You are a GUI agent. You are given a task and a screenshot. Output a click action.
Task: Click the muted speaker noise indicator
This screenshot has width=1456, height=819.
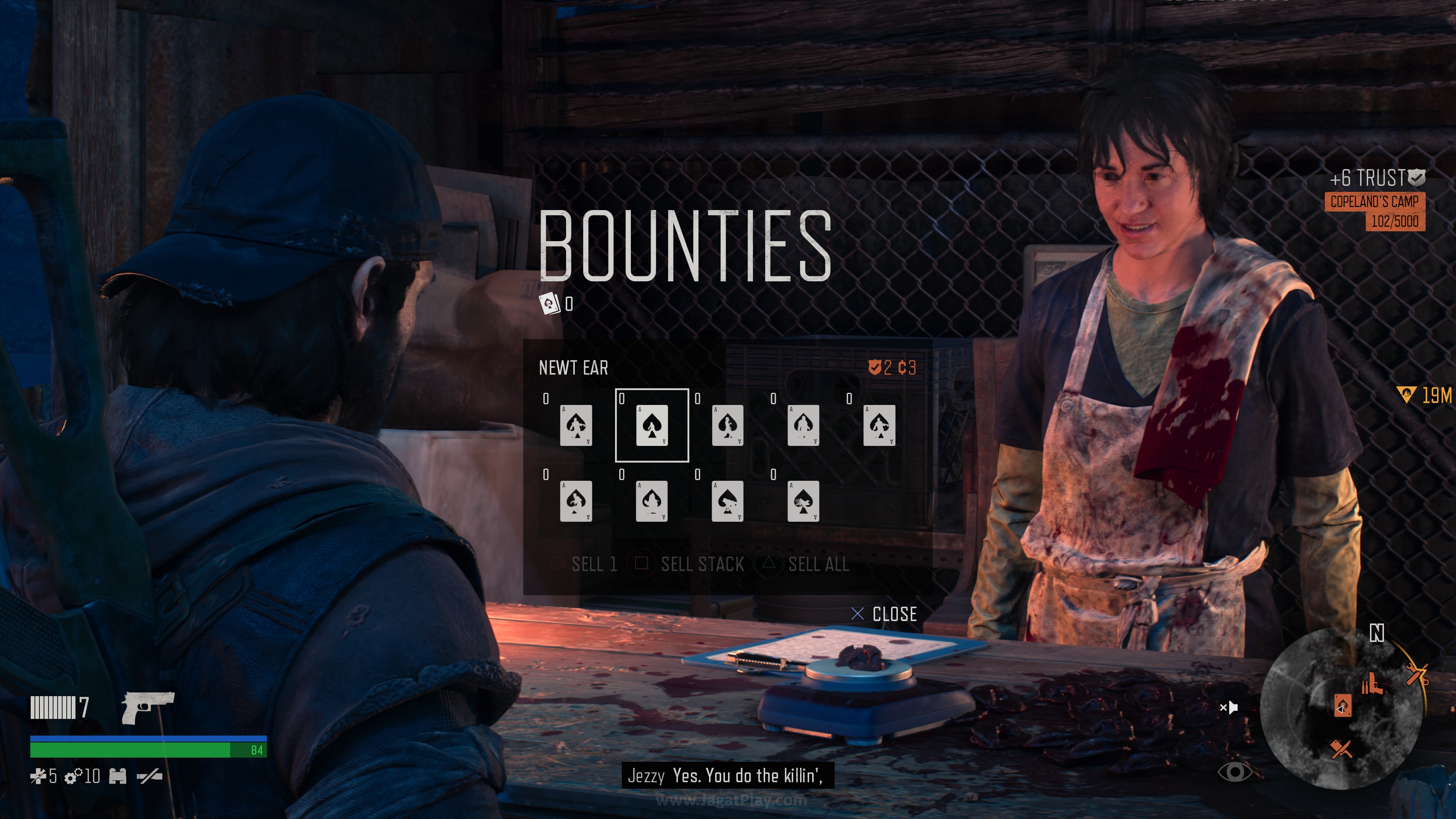pos(1229,707)
